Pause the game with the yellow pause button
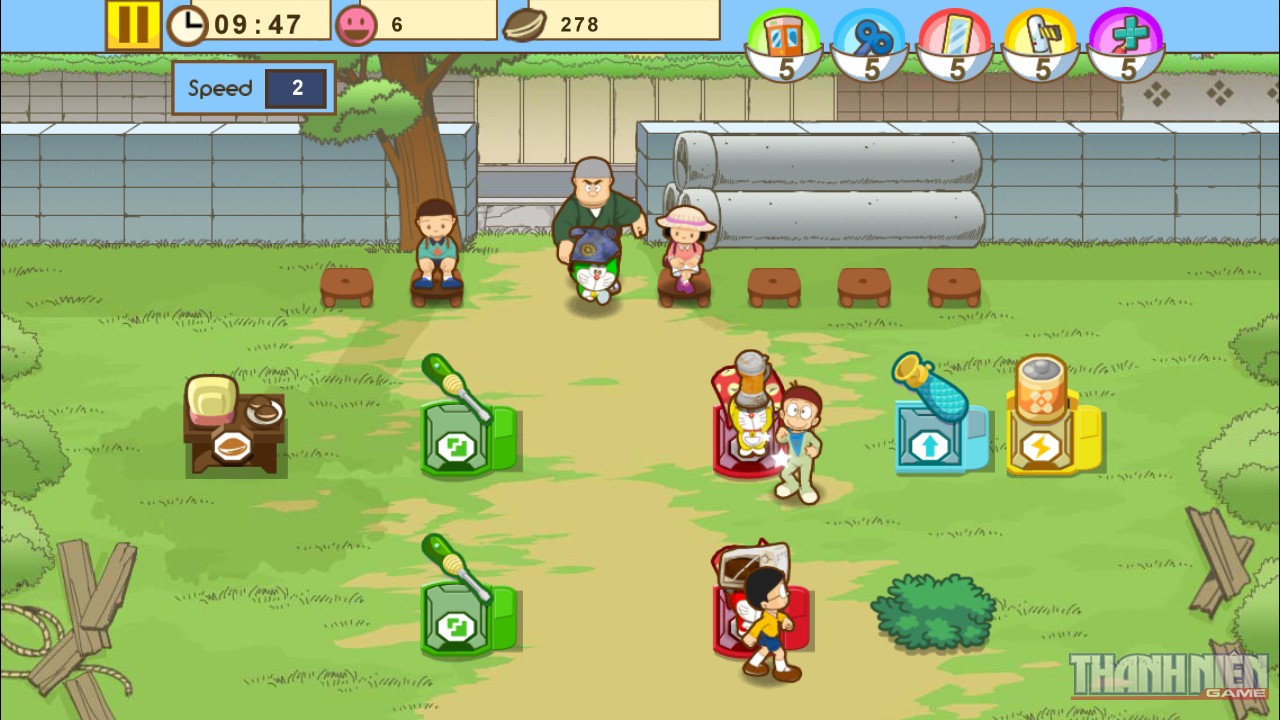The image size is (1280, 720). click(133, 25)
